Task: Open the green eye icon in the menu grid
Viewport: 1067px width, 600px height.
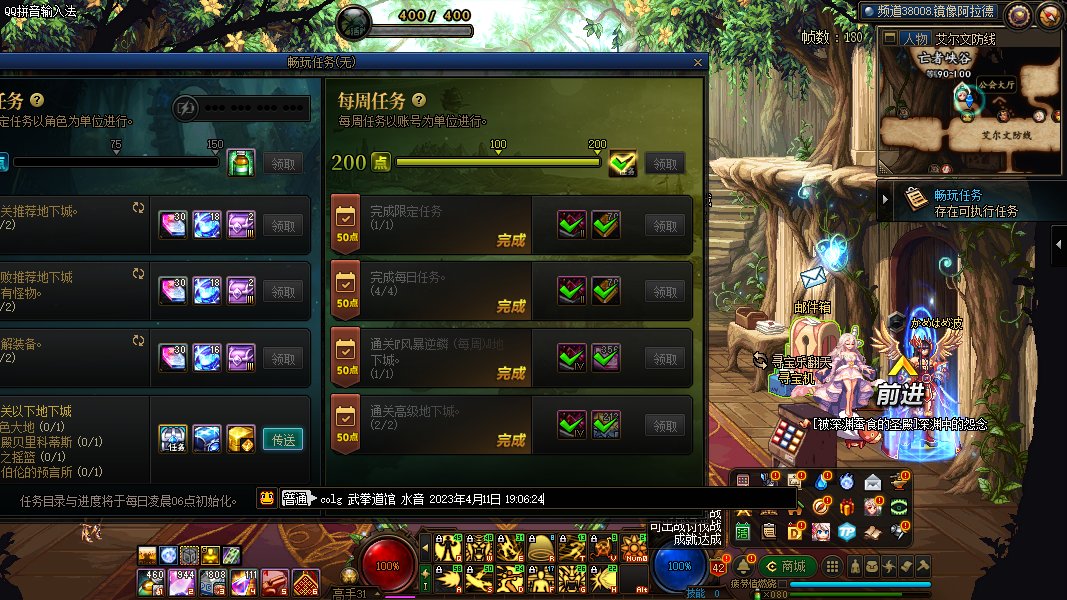Action: click(898, 506)
